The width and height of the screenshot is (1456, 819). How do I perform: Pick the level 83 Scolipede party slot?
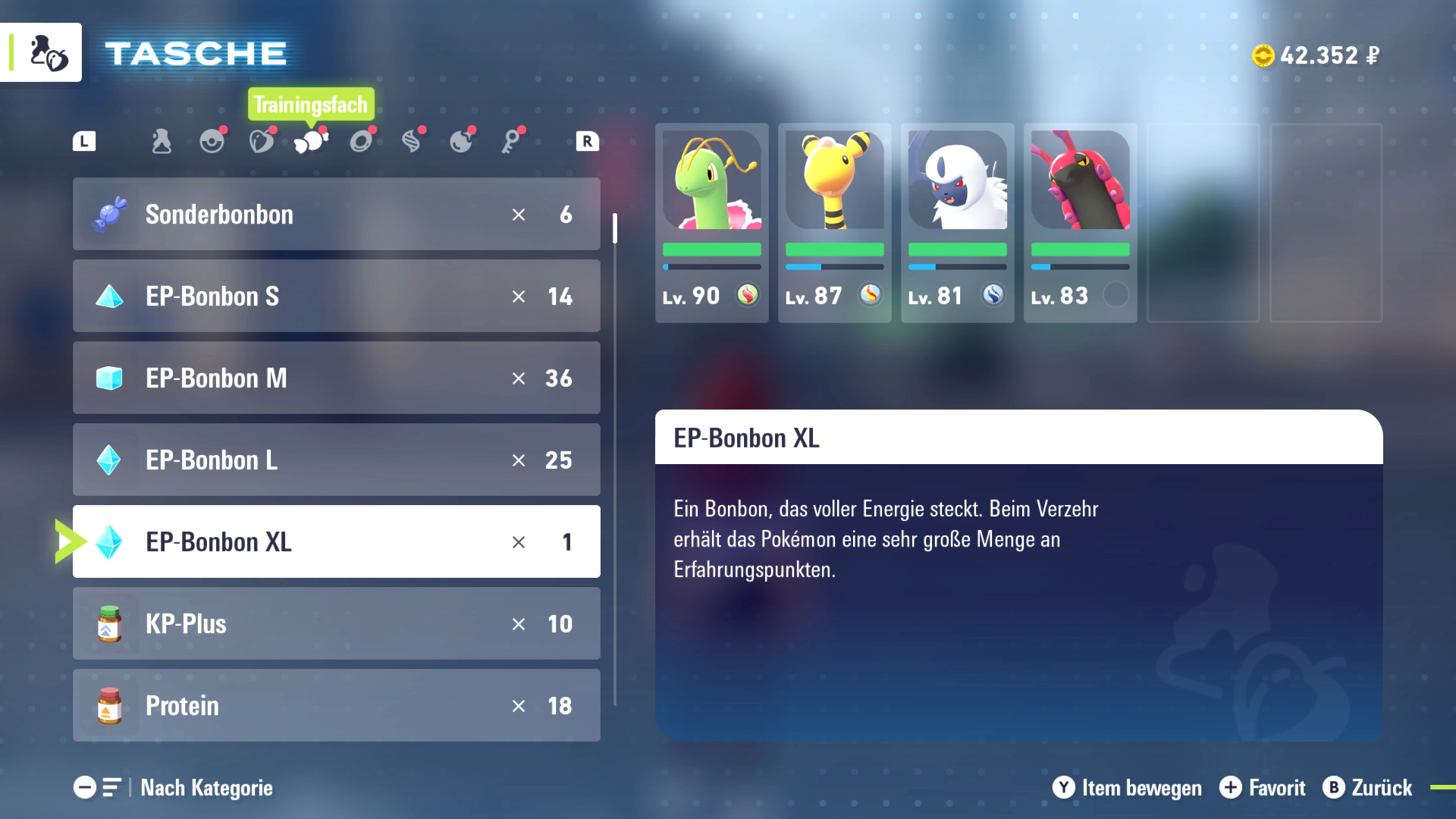(1080, 223)
